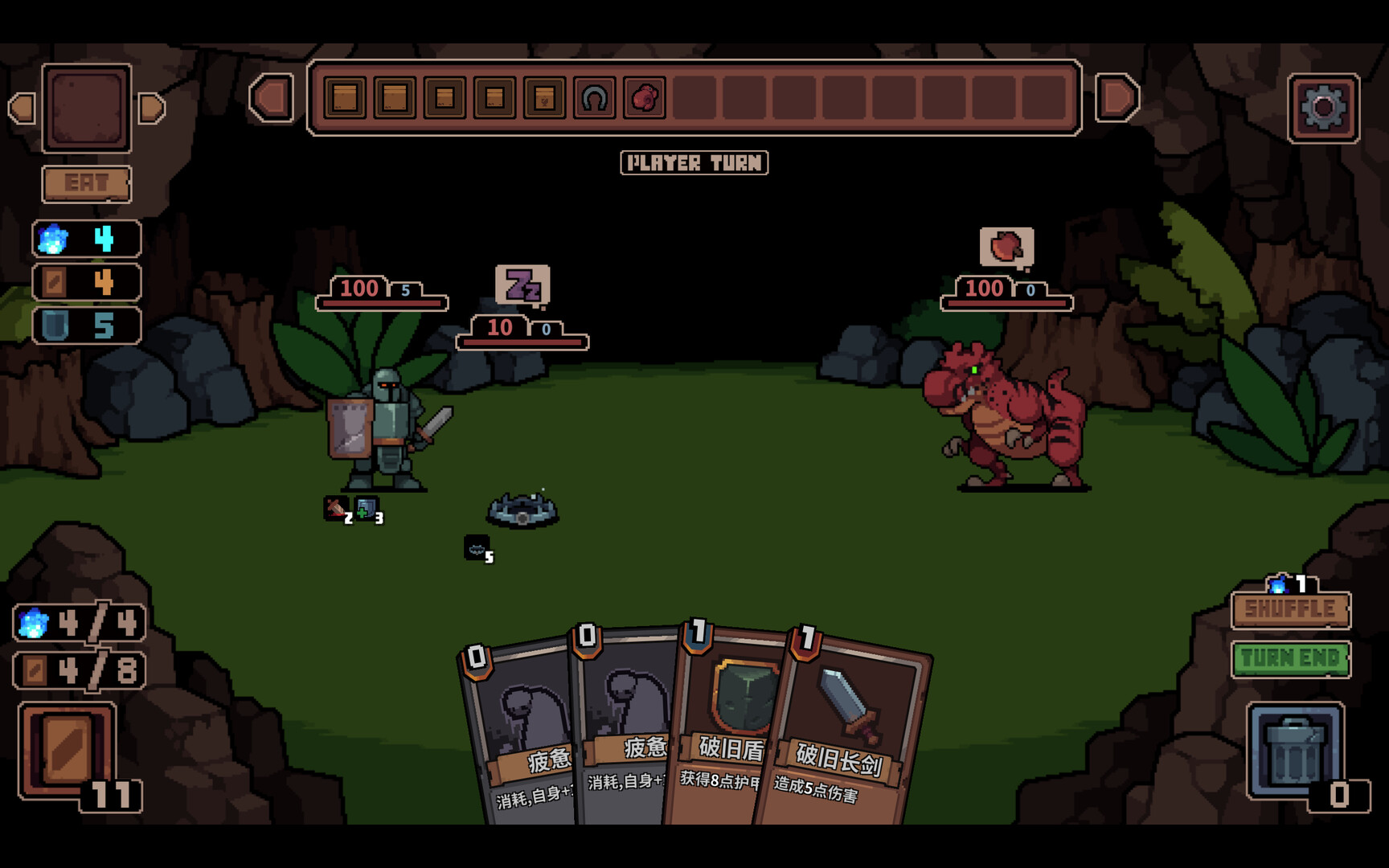Viewport: 1389px width, 868px height.
Task: Click the left arrow of the item bar
Action: pos(272,98)
